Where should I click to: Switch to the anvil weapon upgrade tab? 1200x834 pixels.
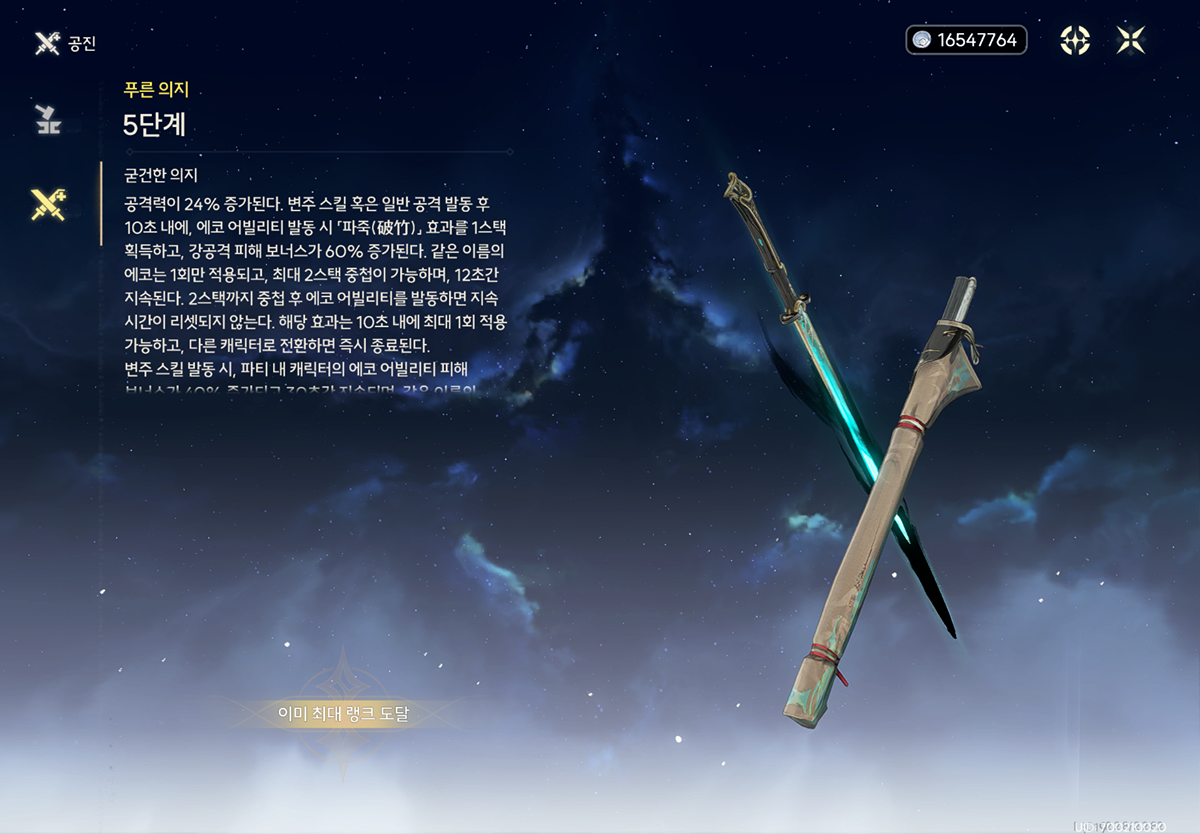(47, 118)
